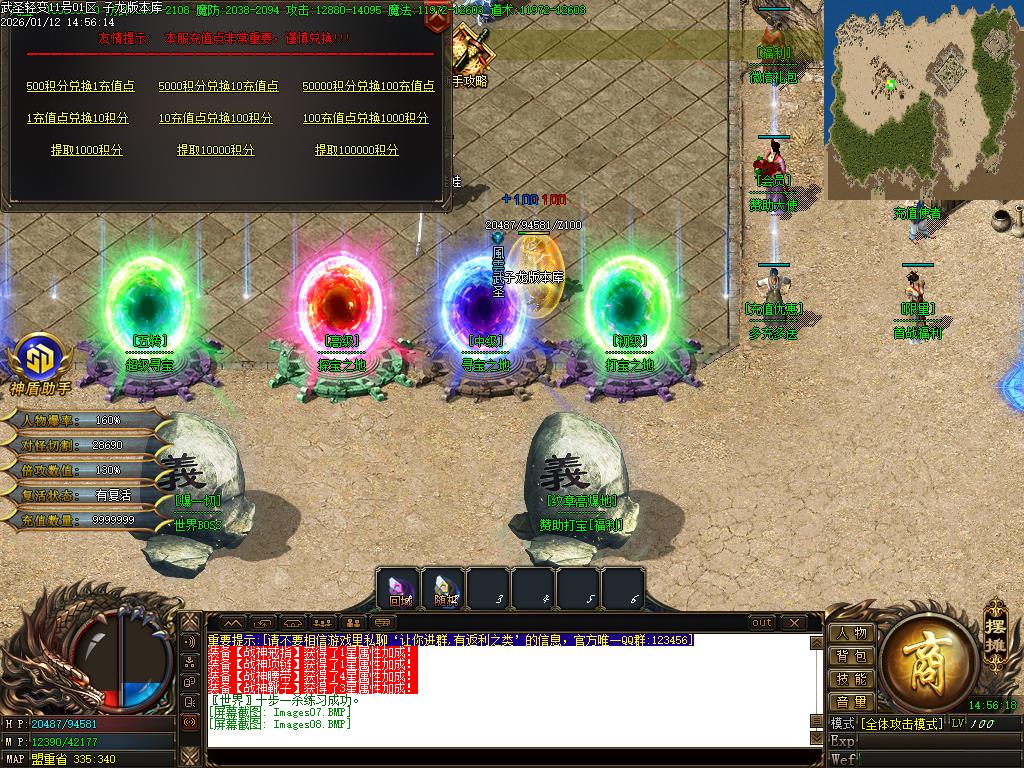
Task: Open the 音量 sound settings button
Action: 851,702
